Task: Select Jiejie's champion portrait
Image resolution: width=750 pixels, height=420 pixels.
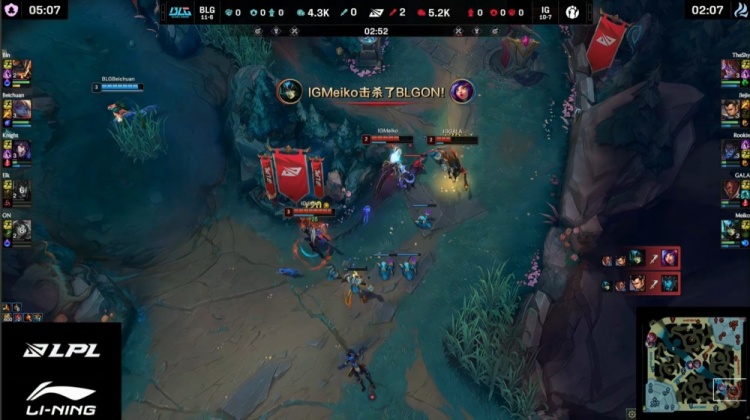Action: click(730, 110)
